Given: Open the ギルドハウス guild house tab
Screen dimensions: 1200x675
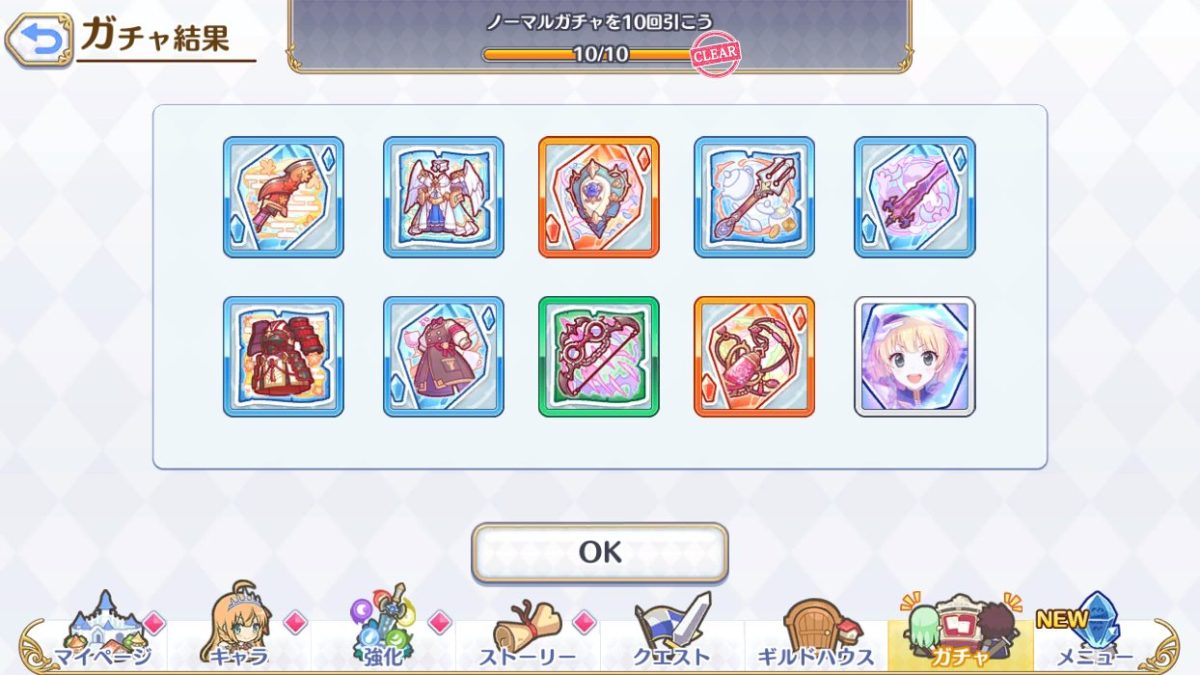Looking at the screenshot, I should (x=815, y=630).
